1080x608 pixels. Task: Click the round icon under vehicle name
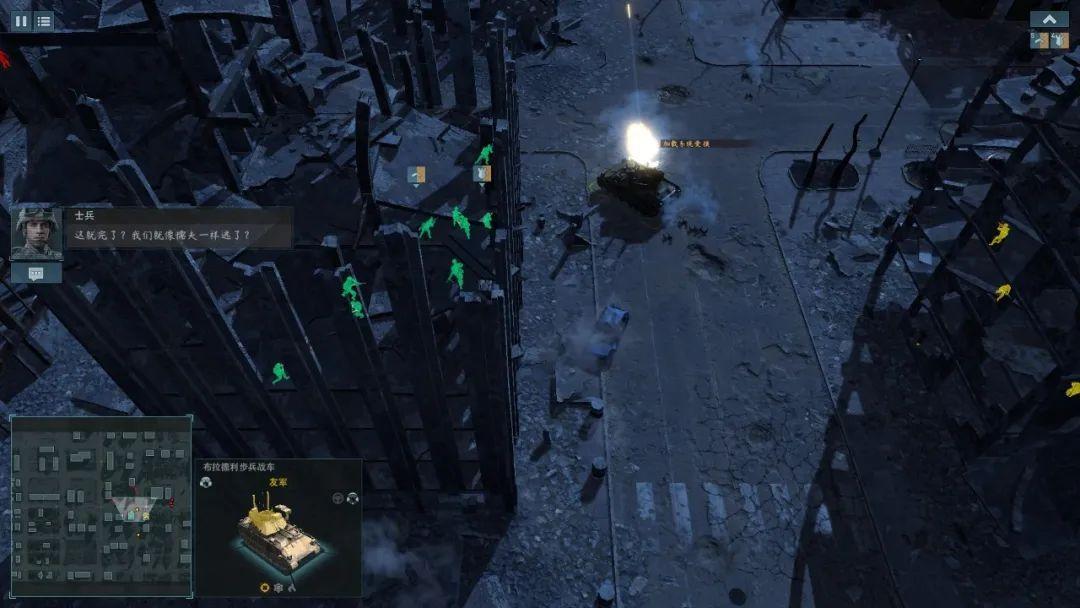pyautogui.click(x=206, y=482)
